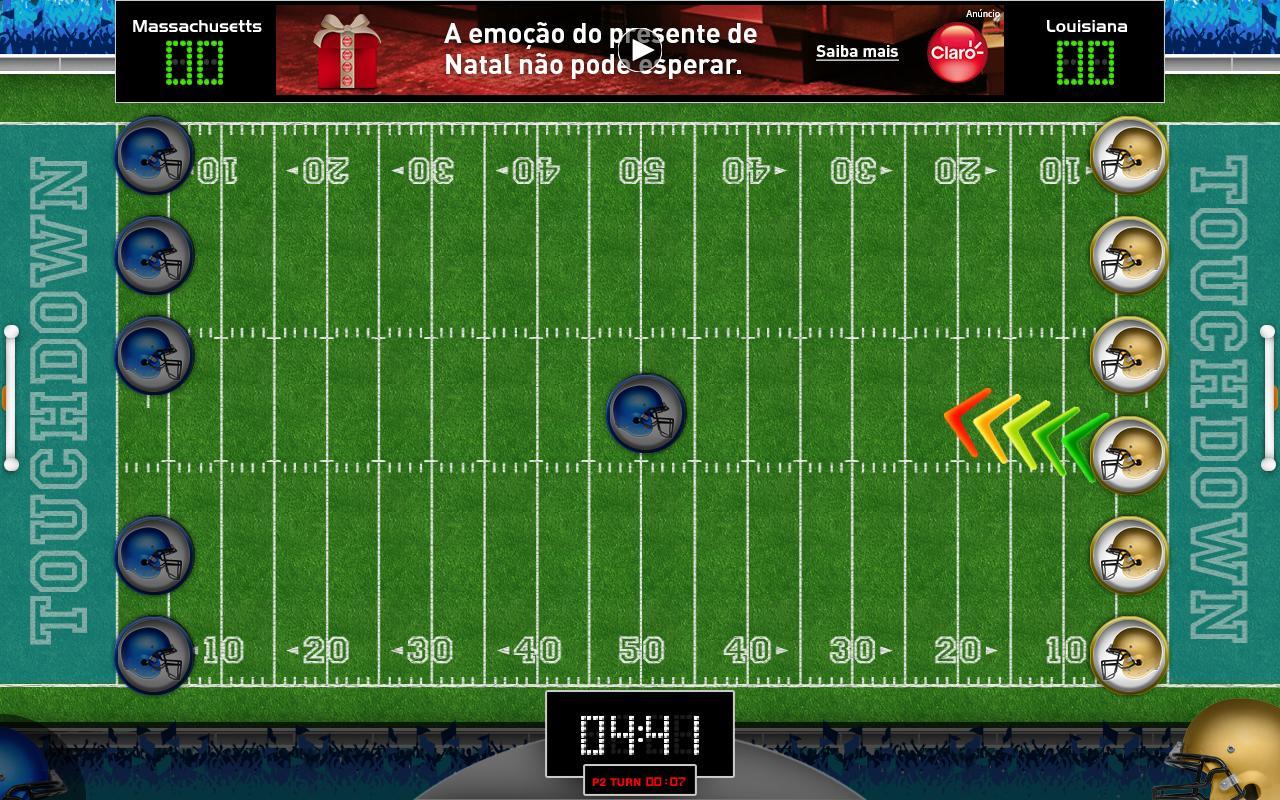Select the second blue helmet from the top
Viewport: 1280px width, 800px height.
[x=154, y=255]
